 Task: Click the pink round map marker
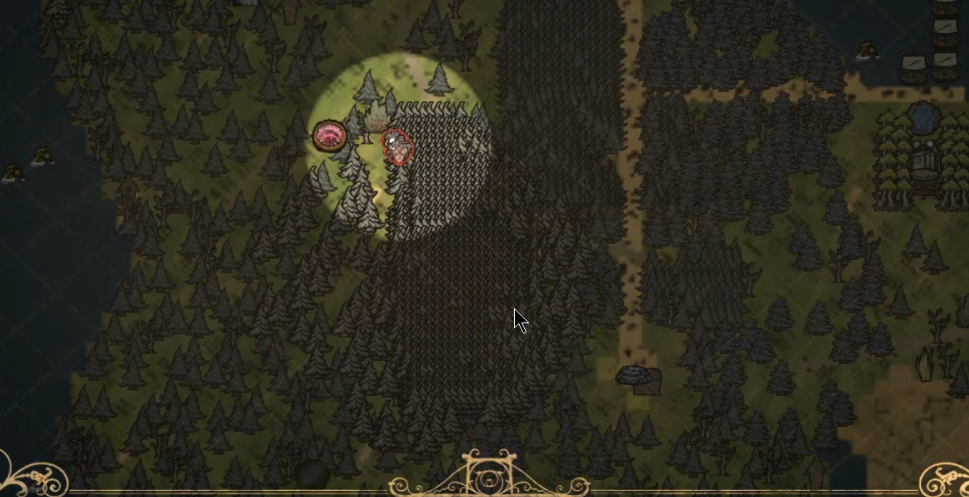[x=328, y=136]
